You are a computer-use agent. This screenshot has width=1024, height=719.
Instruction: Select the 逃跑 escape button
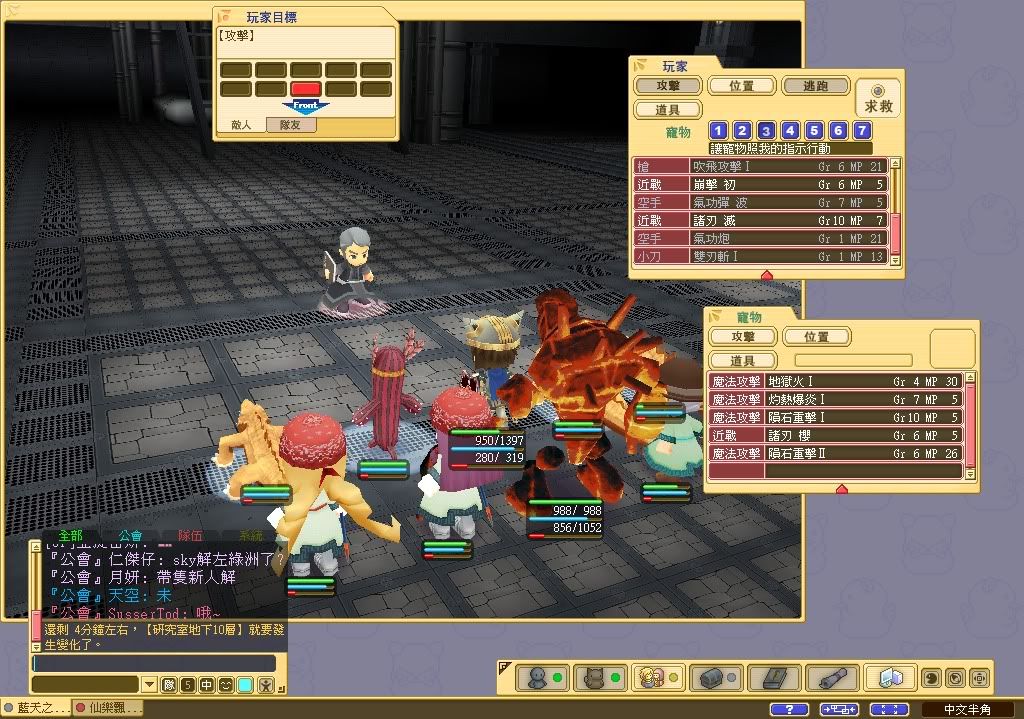tap(815, 87)
